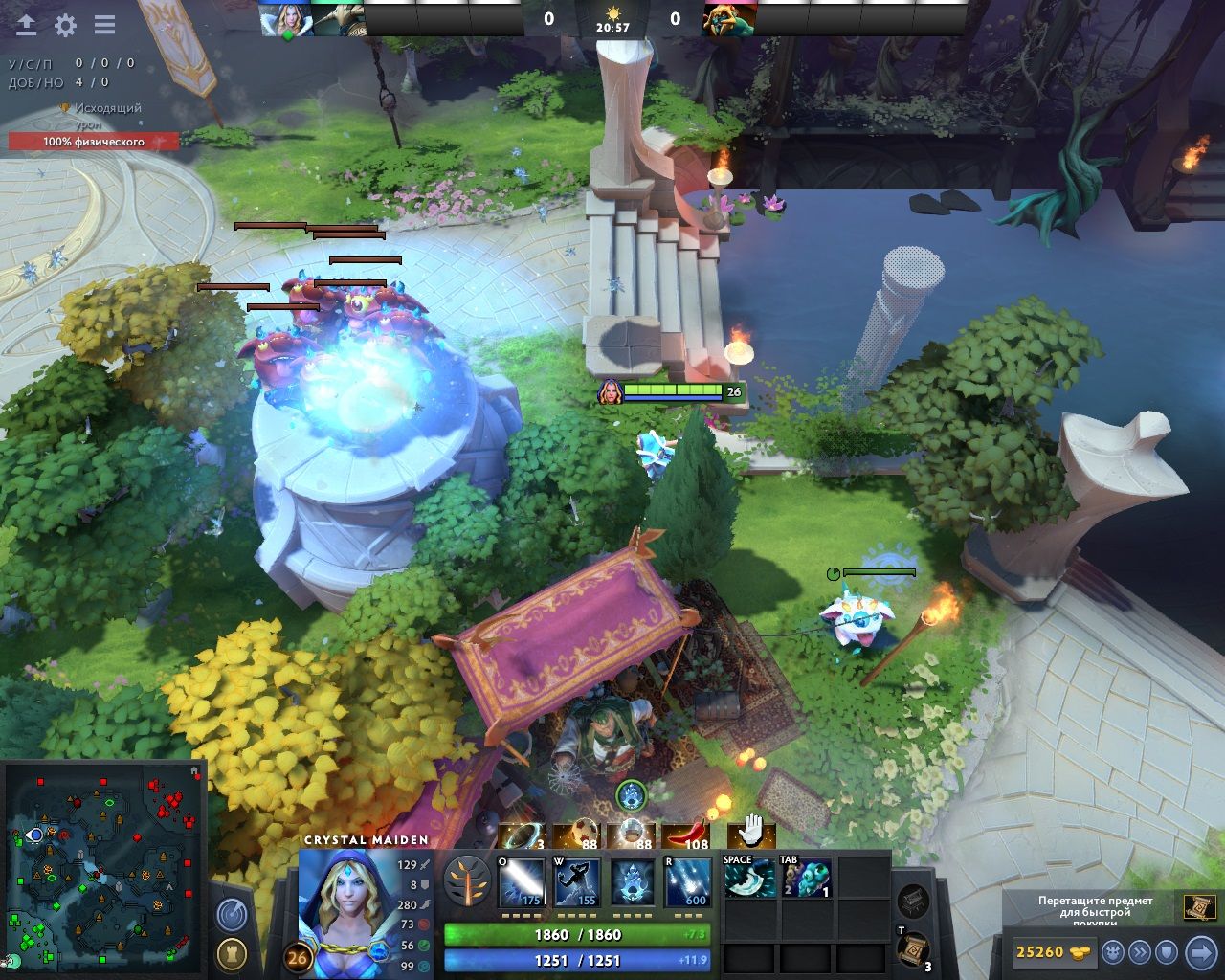
Task: Click the courier deliver arrow button
Action: tap(1201, 952)
